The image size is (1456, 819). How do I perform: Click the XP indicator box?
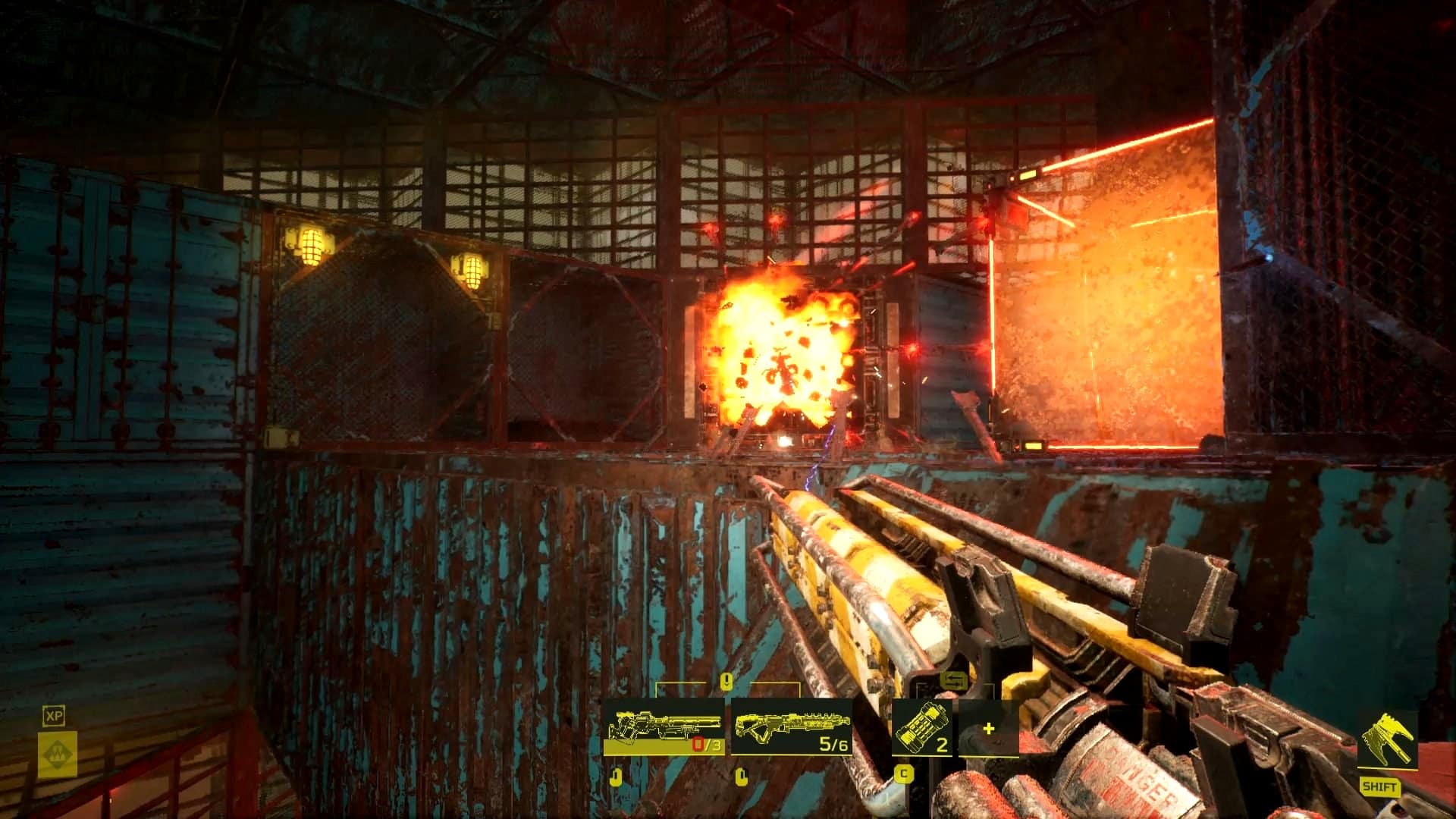click(x=53, y=716)
